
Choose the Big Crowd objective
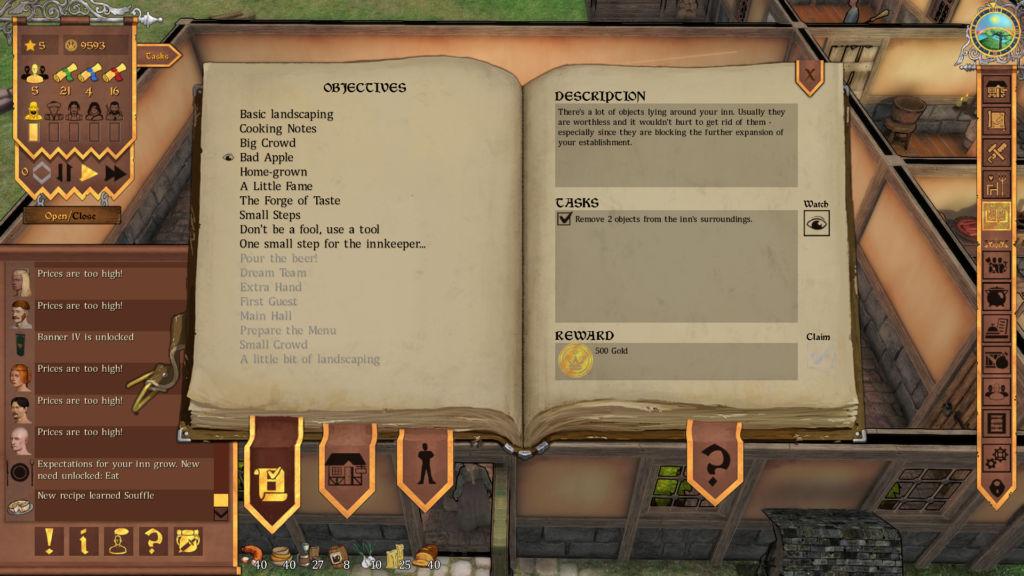267,143
